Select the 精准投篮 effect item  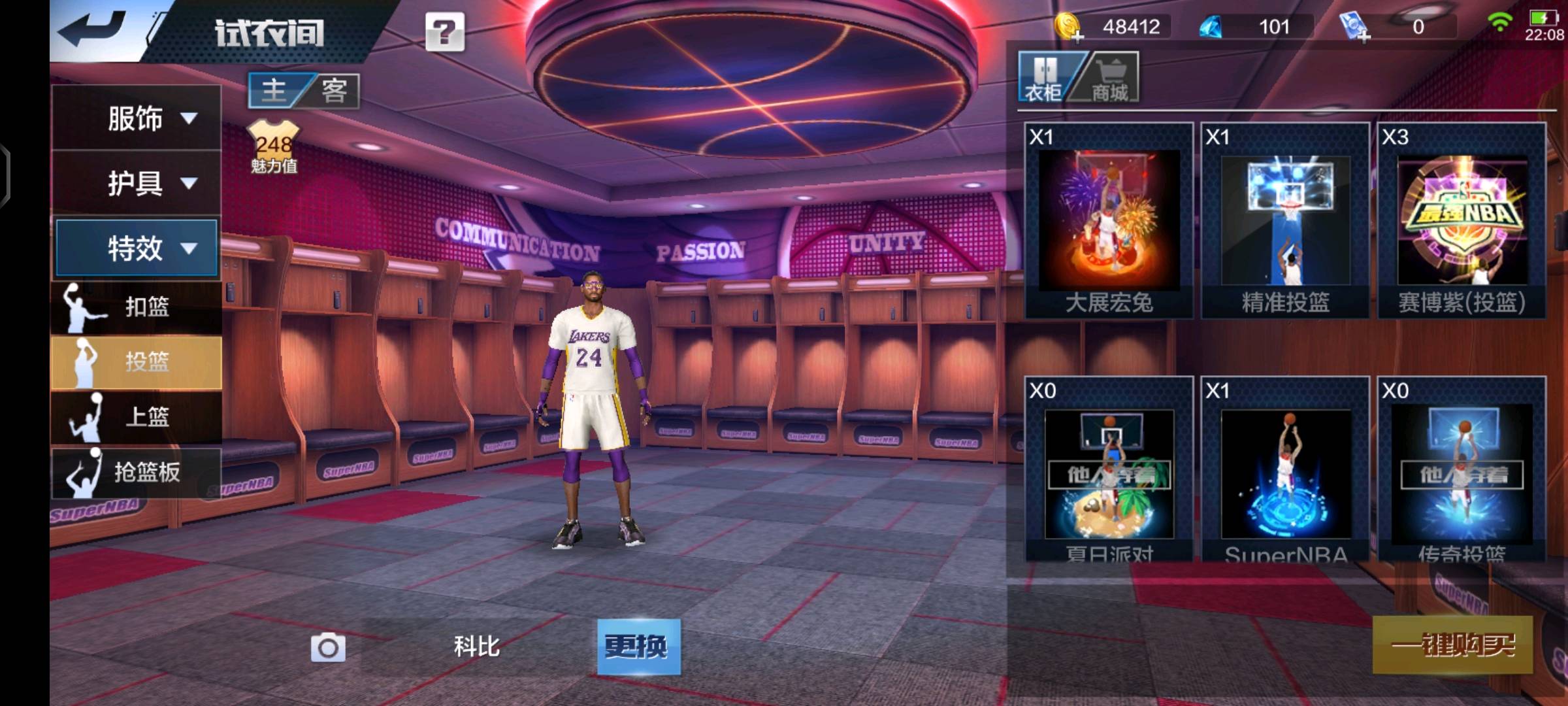coord(1285,221)
